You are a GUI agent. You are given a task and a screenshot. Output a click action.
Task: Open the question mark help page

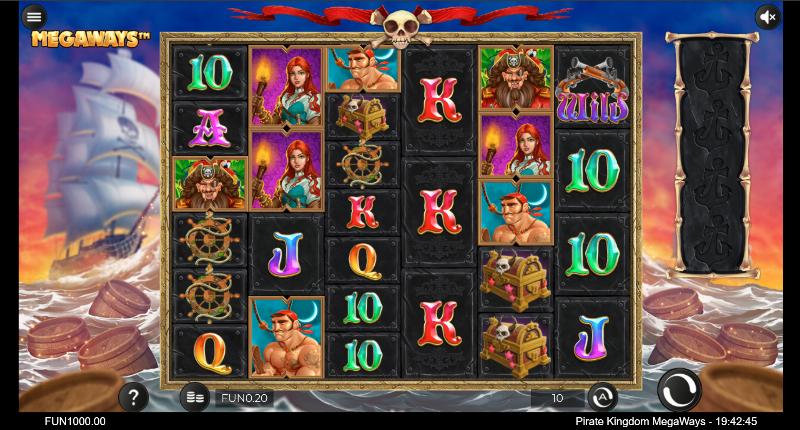pos(133,397)
